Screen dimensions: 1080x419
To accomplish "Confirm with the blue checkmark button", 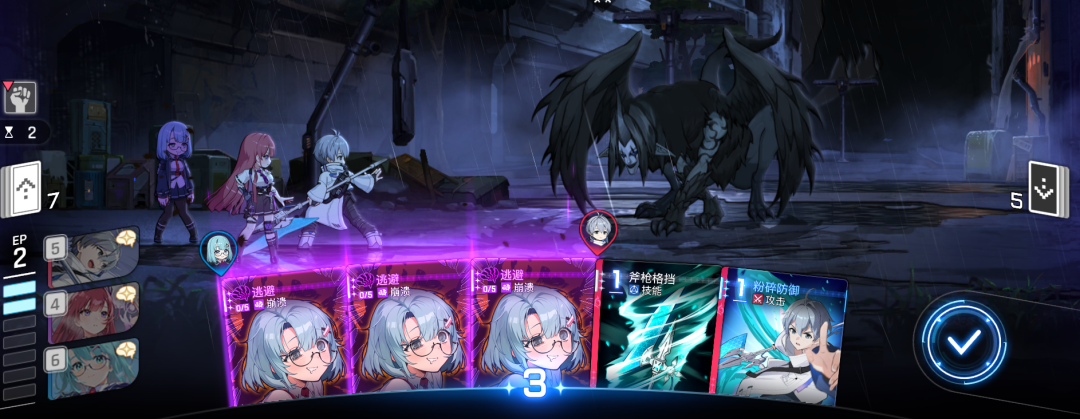I will click(x=963, y=342).
